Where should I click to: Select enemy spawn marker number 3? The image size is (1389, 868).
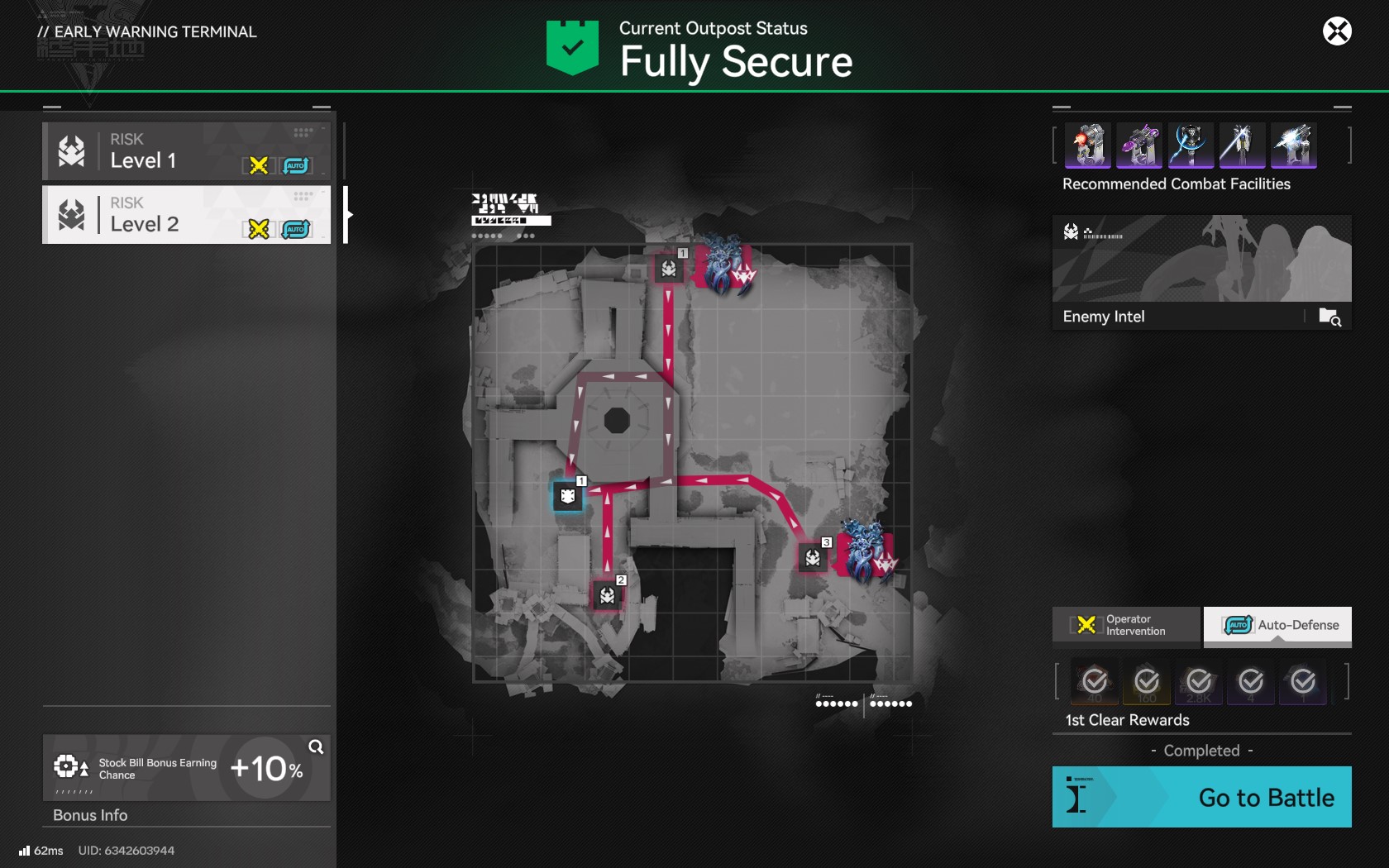click(813, 558)
